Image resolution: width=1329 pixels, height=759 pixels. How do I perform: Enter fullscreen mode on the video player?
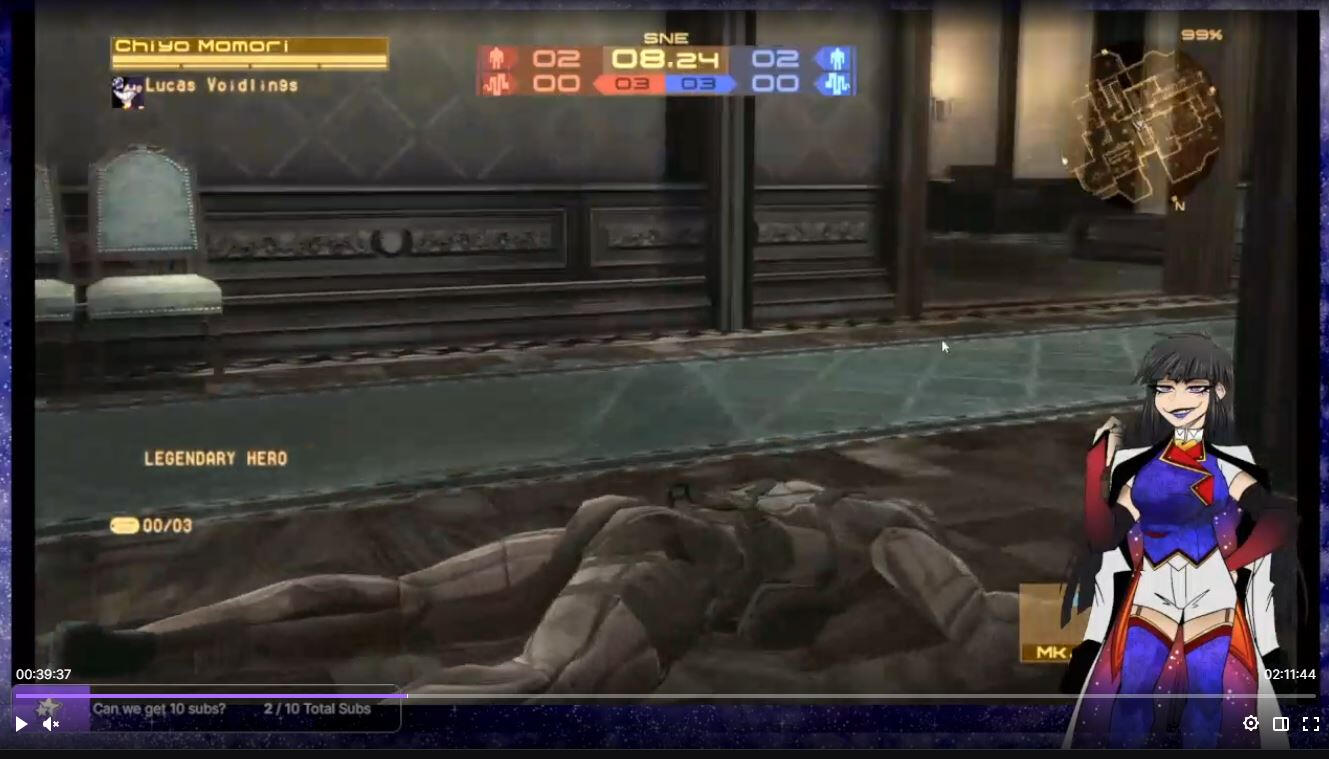[x=1310, y=724]
